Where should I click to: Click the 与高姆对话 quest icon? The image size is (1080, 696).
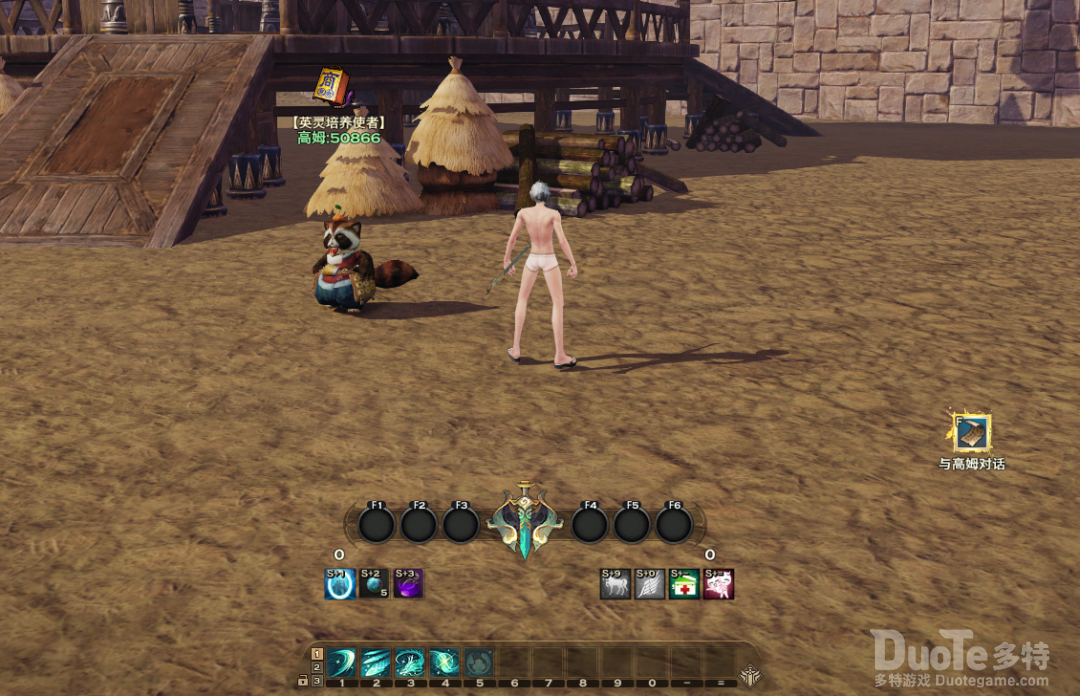(x=971, y=433)
